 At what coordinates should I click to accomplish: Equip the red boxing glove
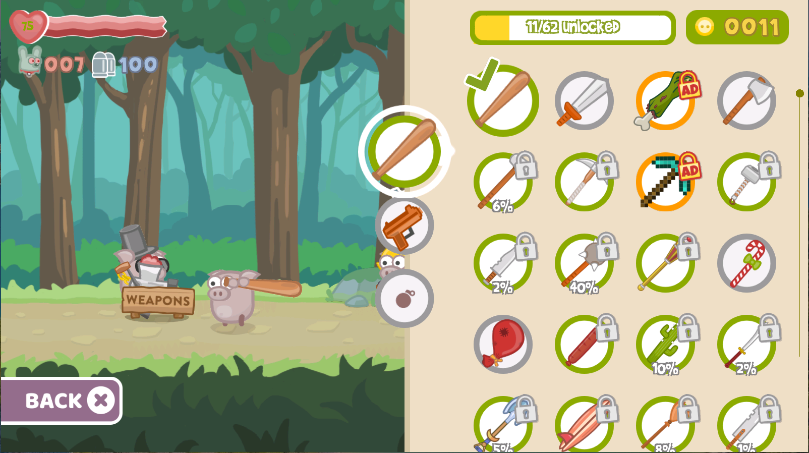[503, 344]
